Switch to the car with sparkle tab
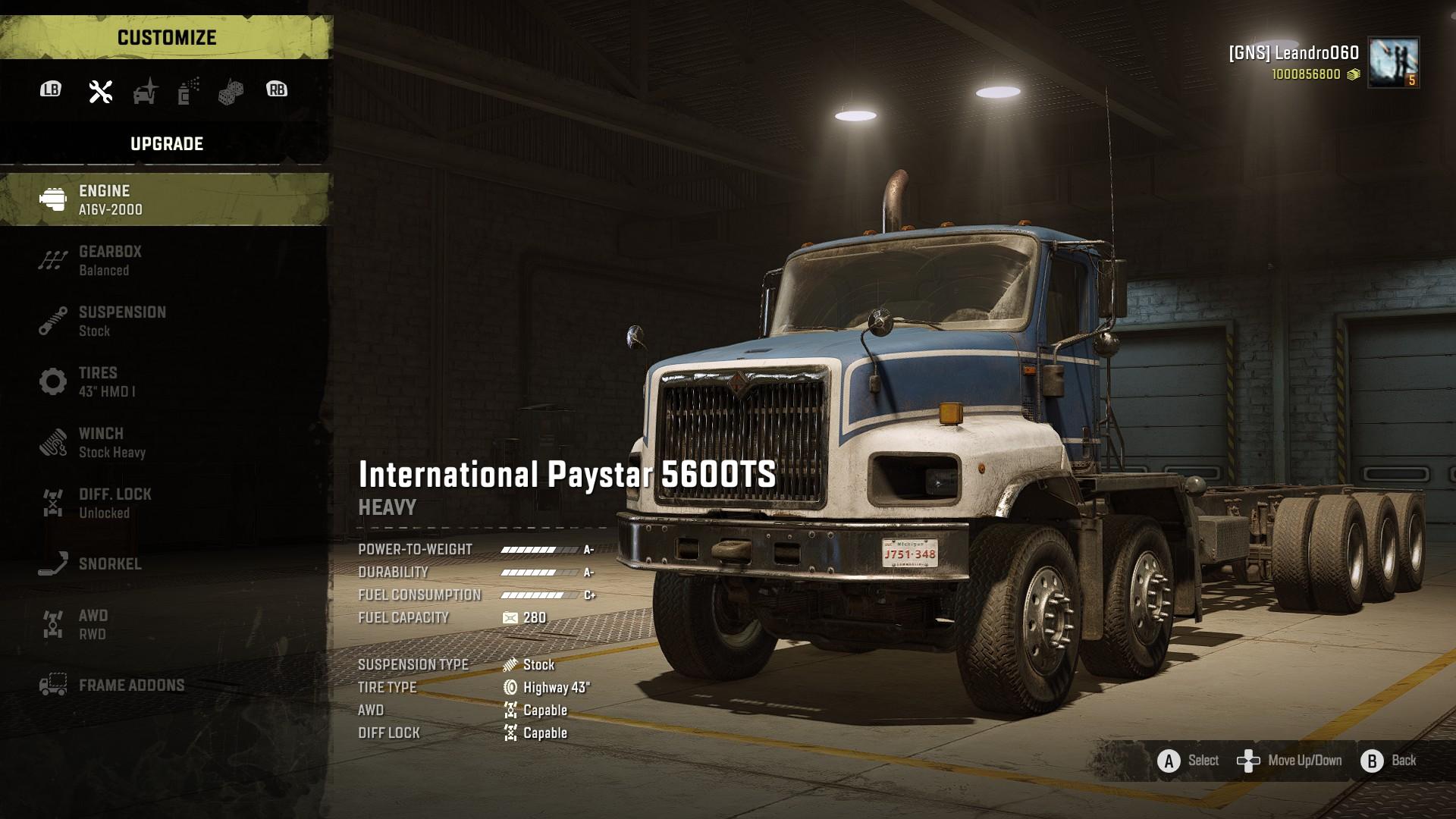Image resolution: width=1456 pixels, height=819 pixels. click(145, 91)
